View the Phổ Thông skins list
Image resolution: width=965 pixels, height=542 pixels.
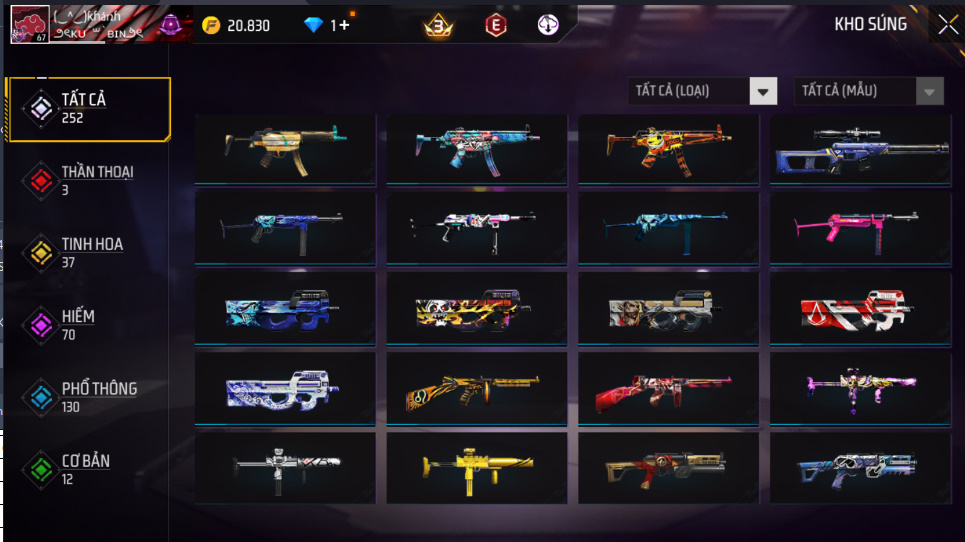tap(88, 397)
